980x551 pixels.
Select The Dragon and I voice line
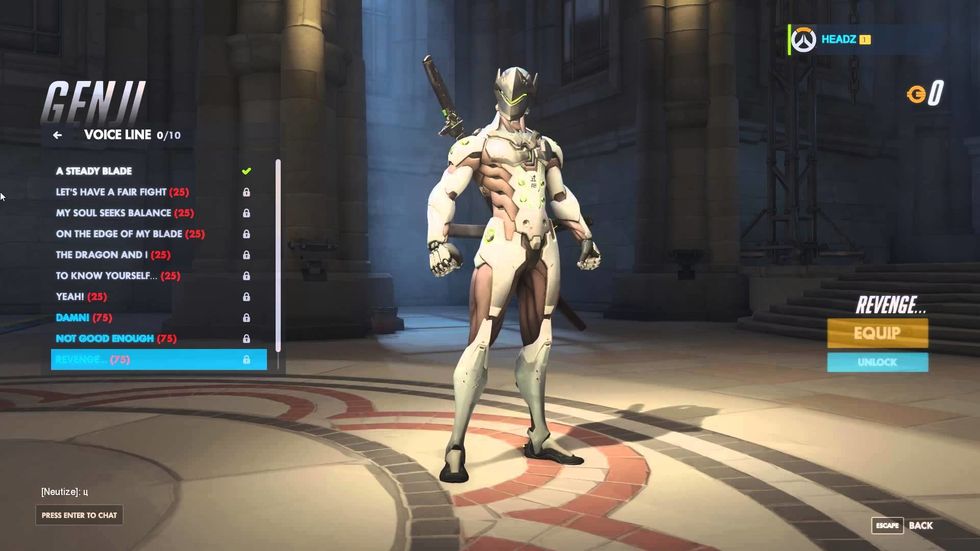click(x=113, y=255)
